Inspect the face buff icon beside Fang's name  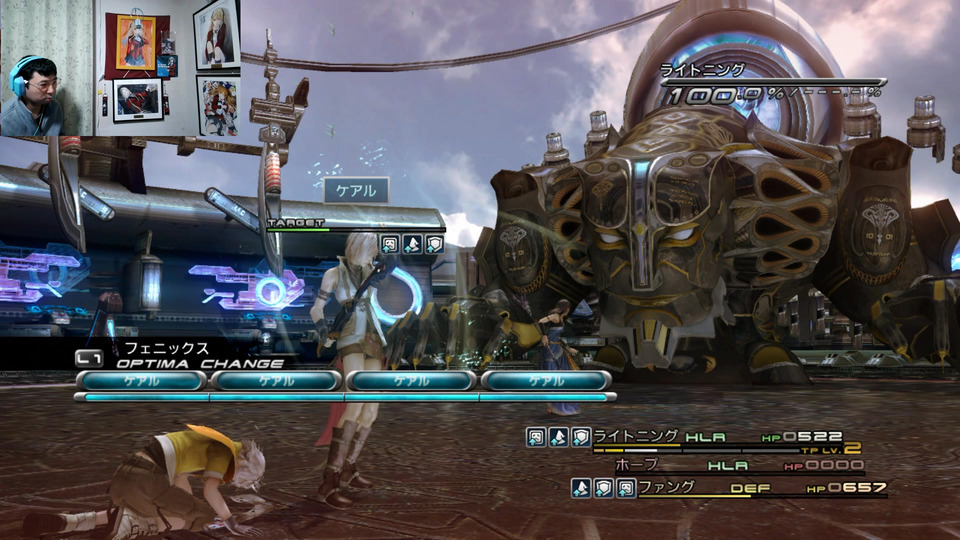pyautogui.click(x=624, y=488)
